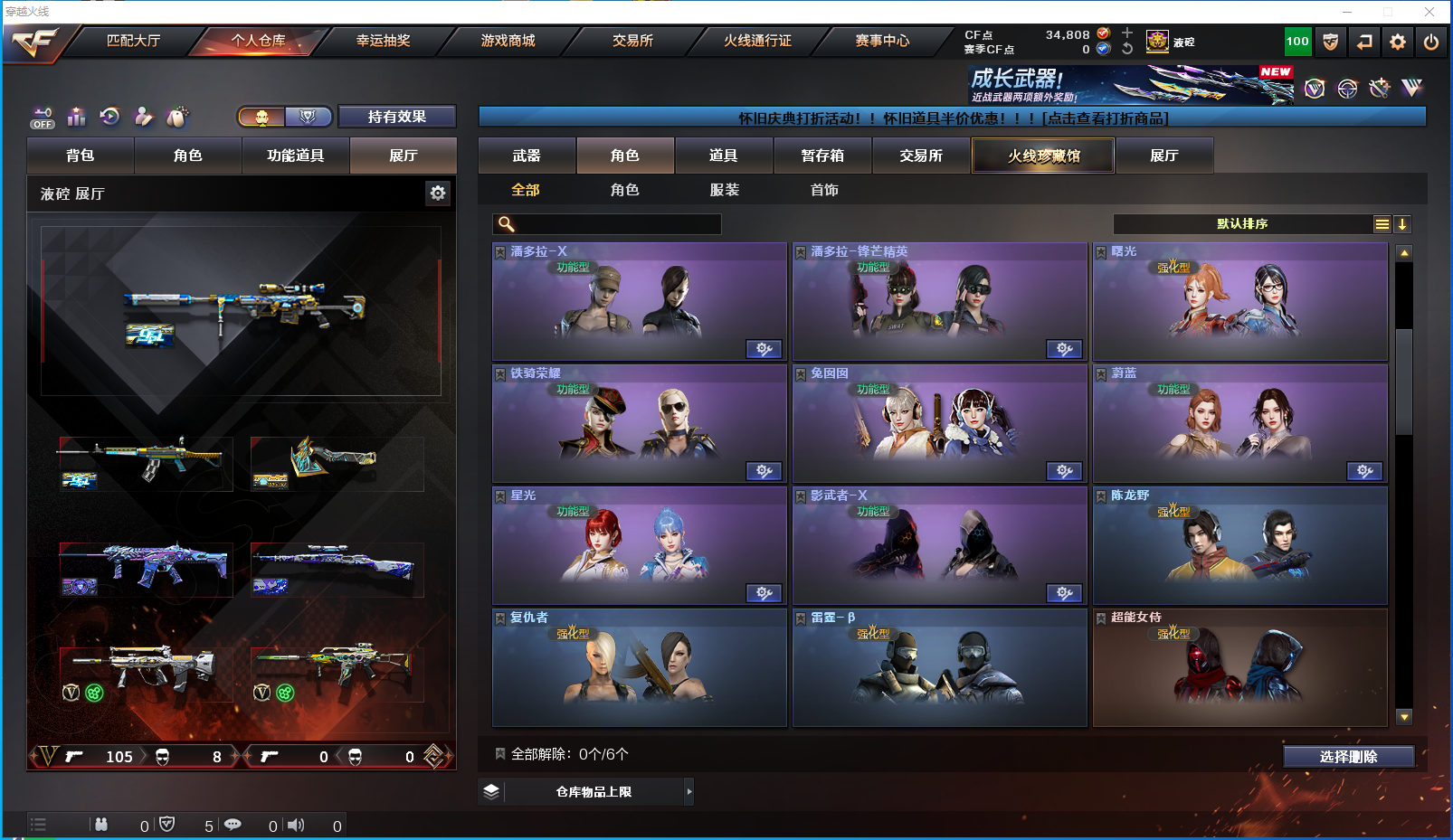The width and height of the screenshot is (1453, 840).
Task: Open the 火线通行证 pass page
Action: pyautogui.click(x=757, y=41)
